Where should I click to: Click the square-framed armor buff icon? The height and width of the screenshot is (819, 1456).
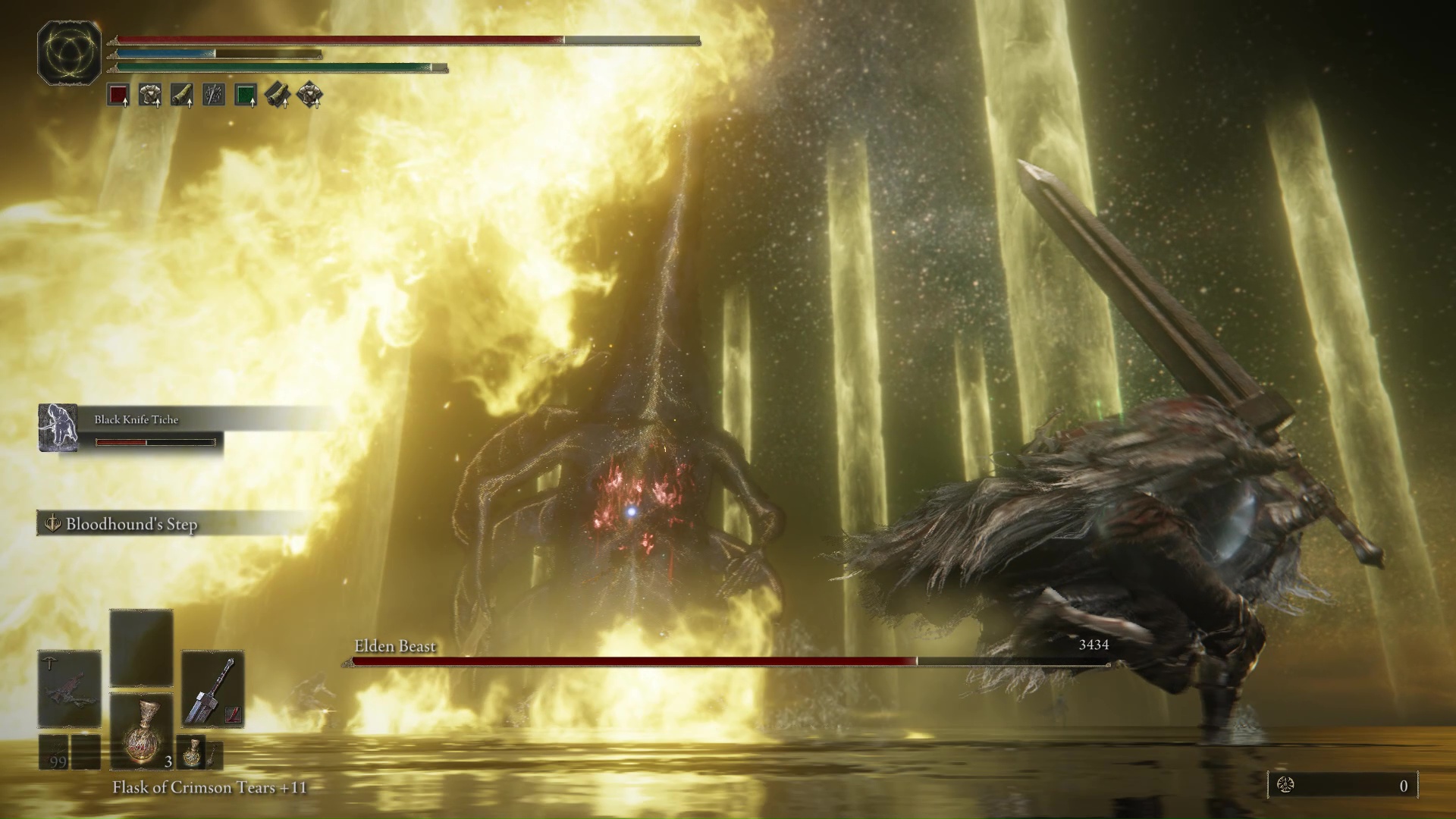point(150,96)
